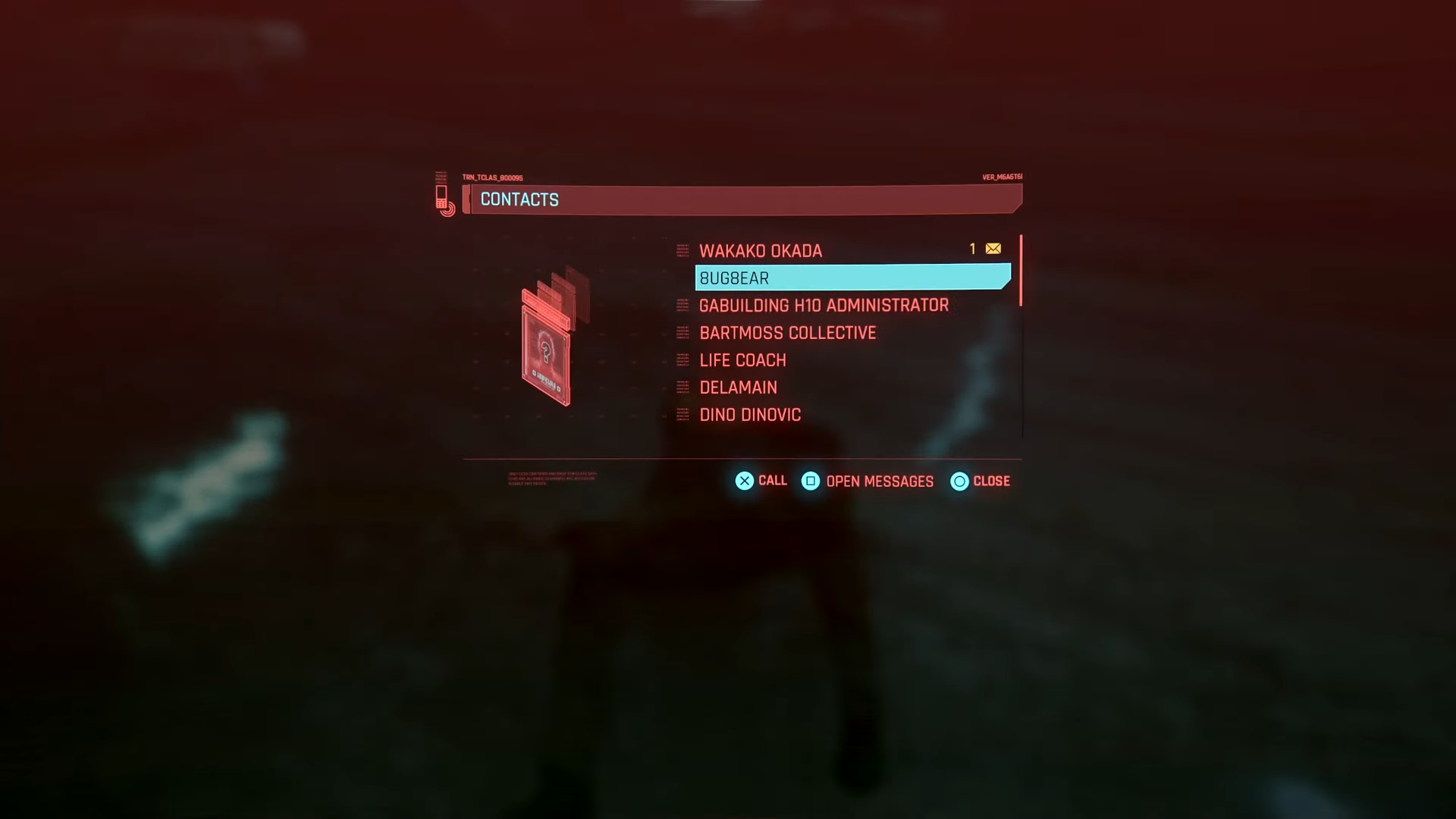Image resolution: width=1456 pixels, height=819 pixels.
Task: Click the Open Messages label text
Action: click(x=880, y=482)
